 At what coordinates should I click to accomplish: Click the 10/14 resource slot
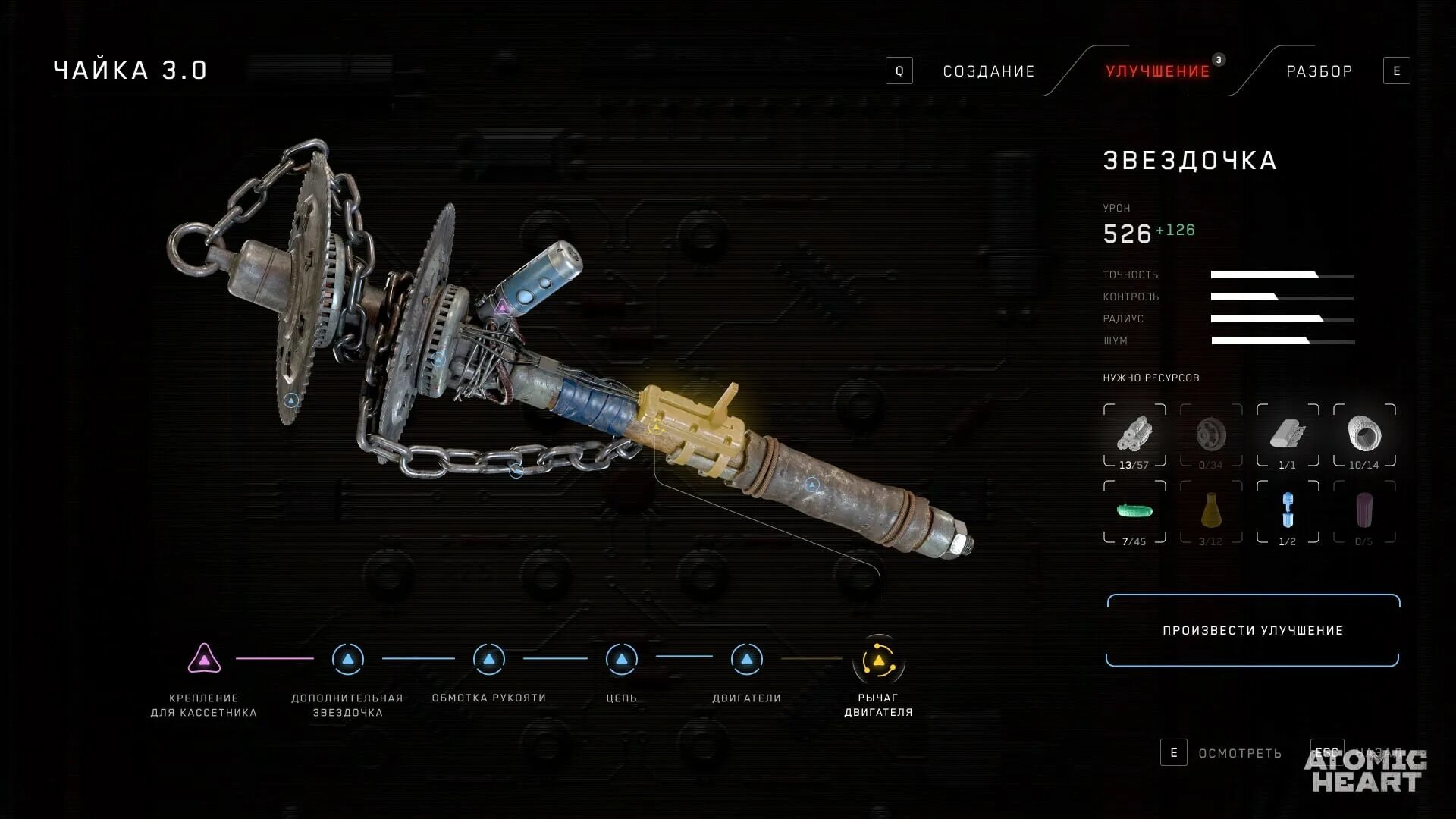click(x=1364, y=436)
